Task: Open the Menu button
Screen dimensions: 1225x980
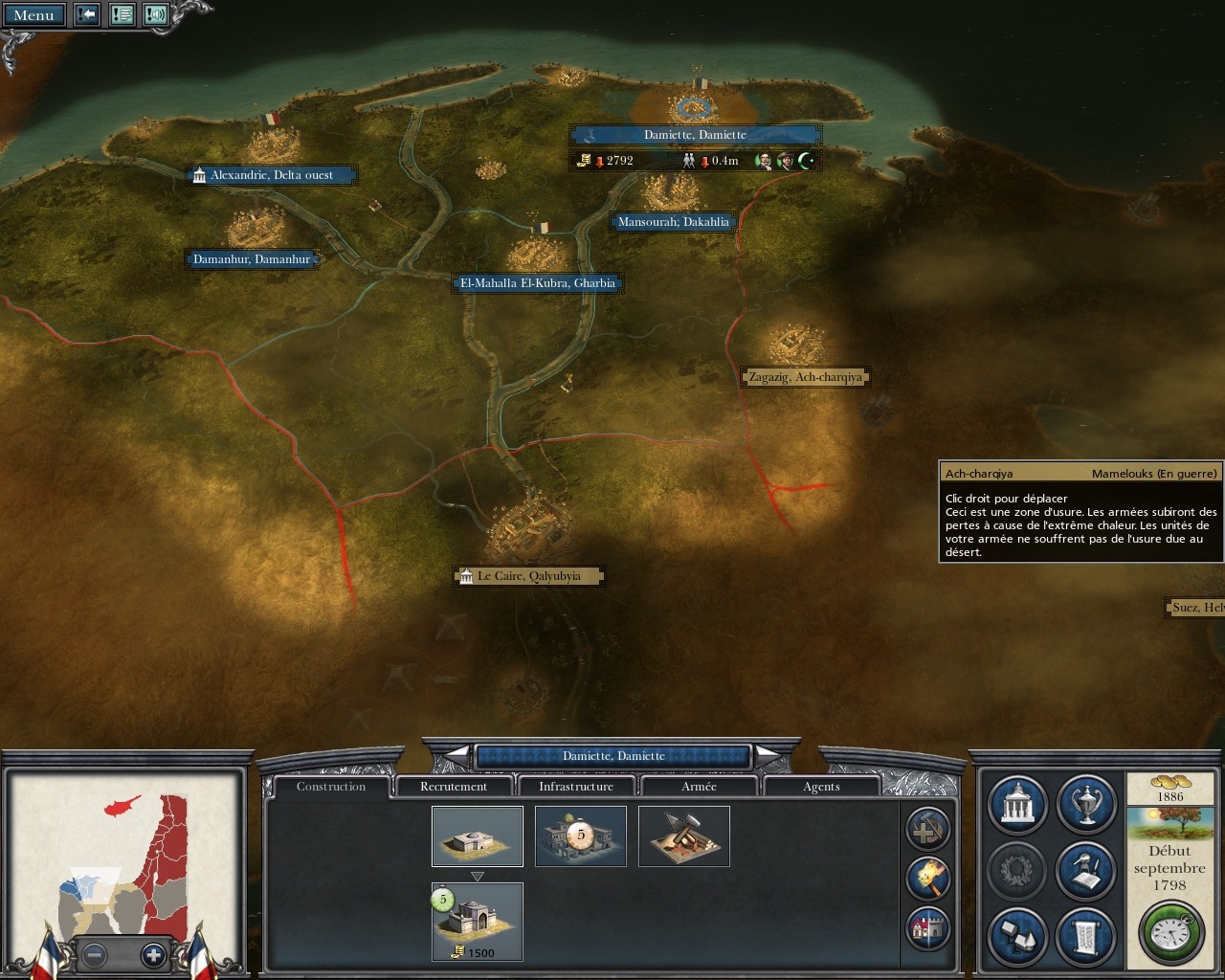Action: coord(33,15)
